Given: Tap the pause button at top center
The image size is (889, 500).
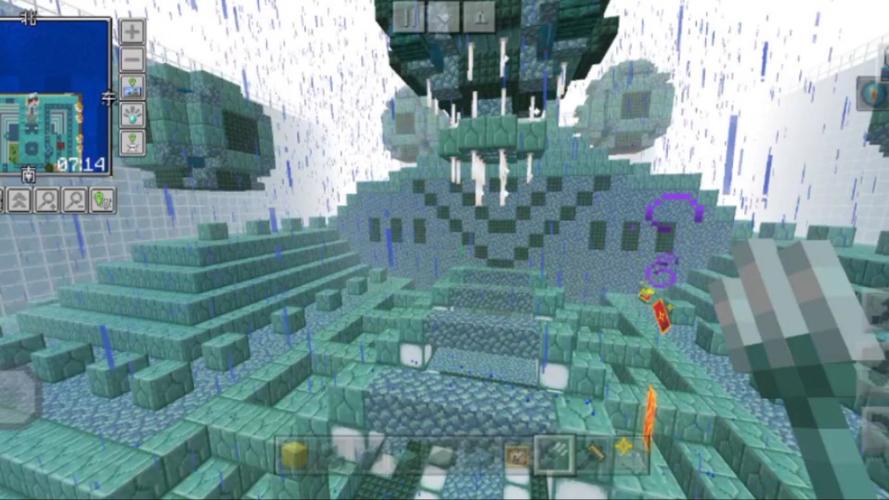Looking at the screenshot, I should (406, 15).
